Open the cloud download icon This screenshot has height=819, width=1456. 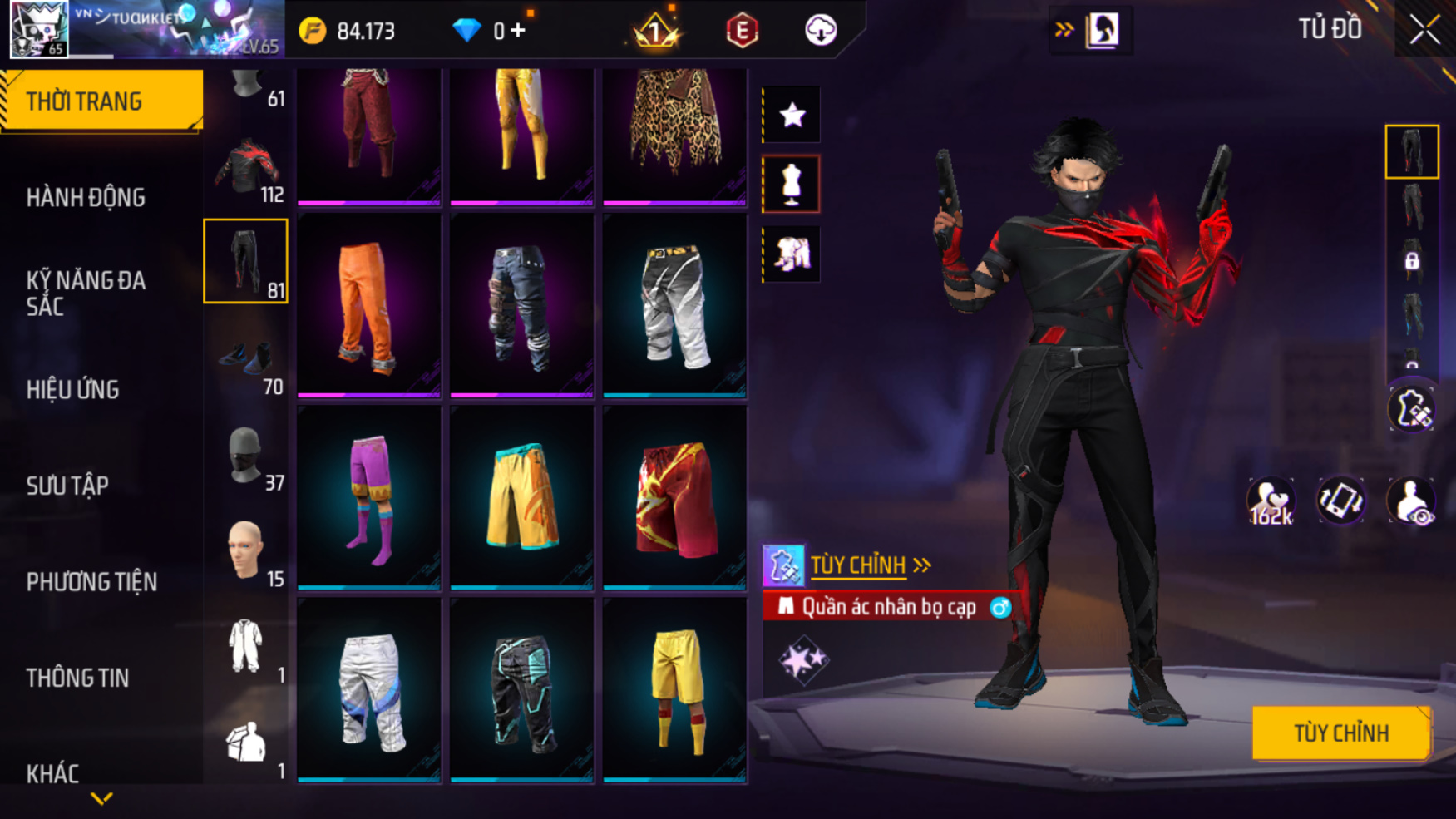(x=821, y=31)
